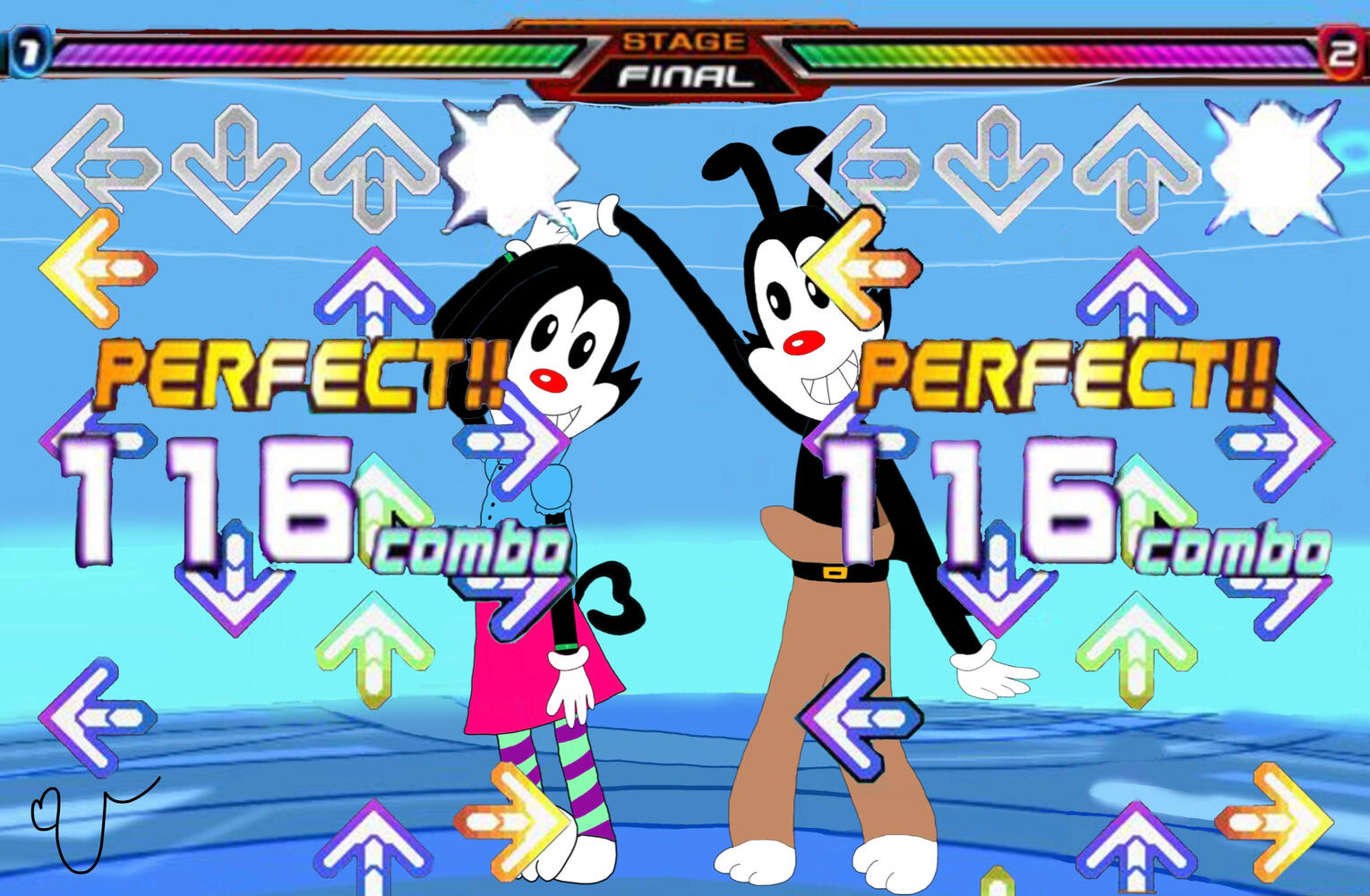
Task: Tap player 1's gray left receptor arrow
Action: click(97, 166)
